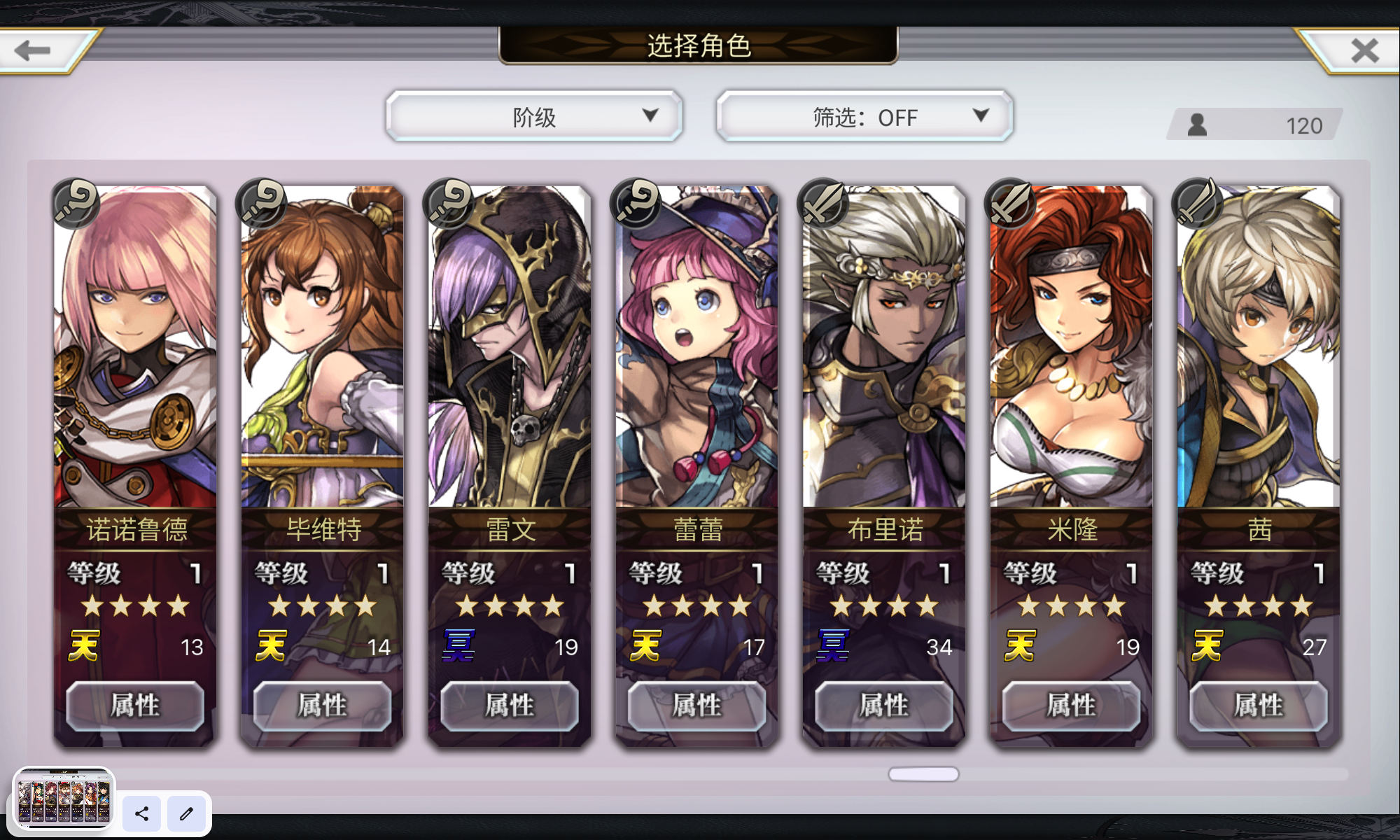This screenshot has height=840, width=1400.
Task: Click the sword weapon icon on 布里诺's card
Action: (822, 205)
